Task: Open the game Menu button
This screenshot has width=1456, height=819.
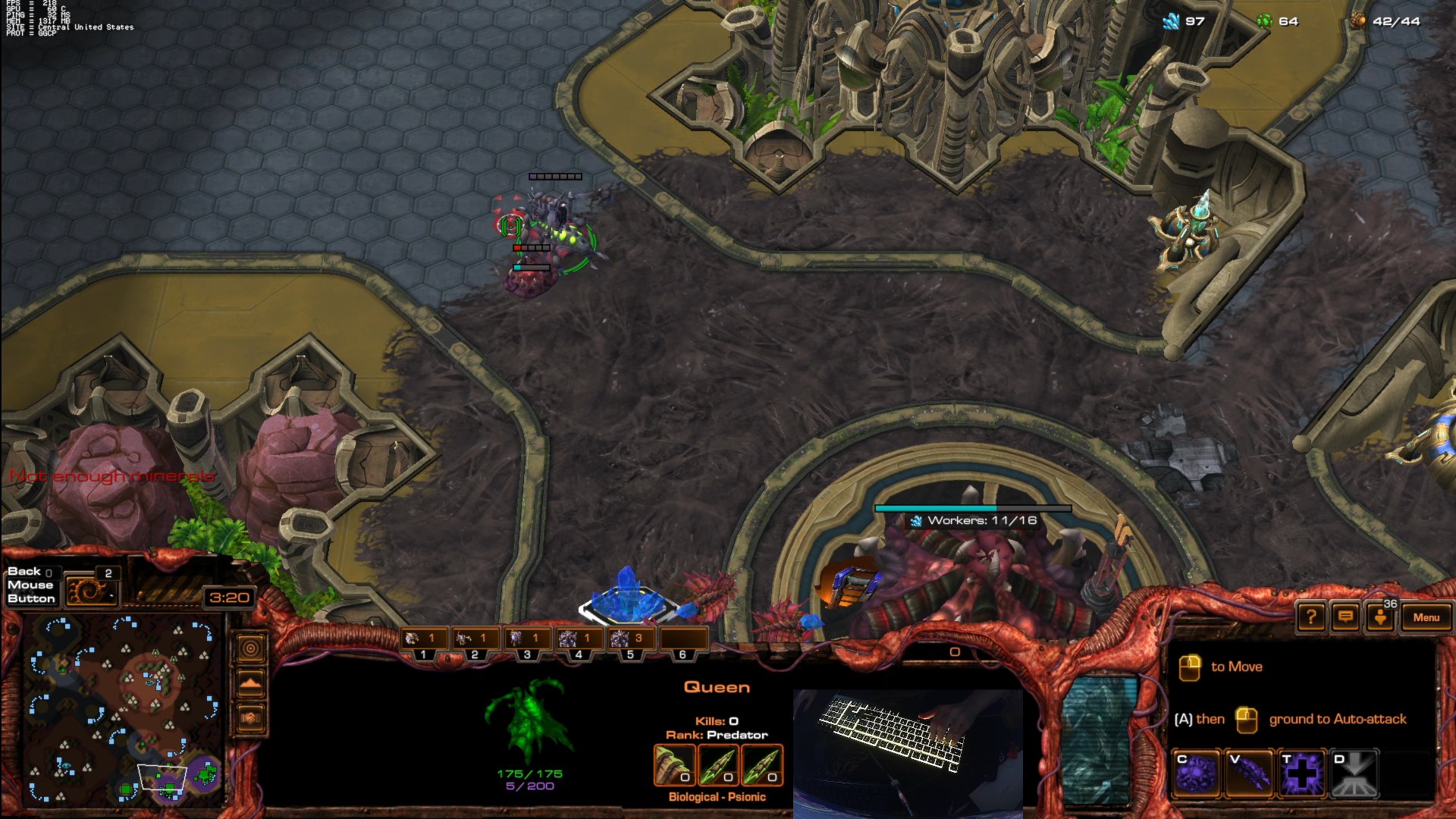Action: click(x=1426, y=617)
